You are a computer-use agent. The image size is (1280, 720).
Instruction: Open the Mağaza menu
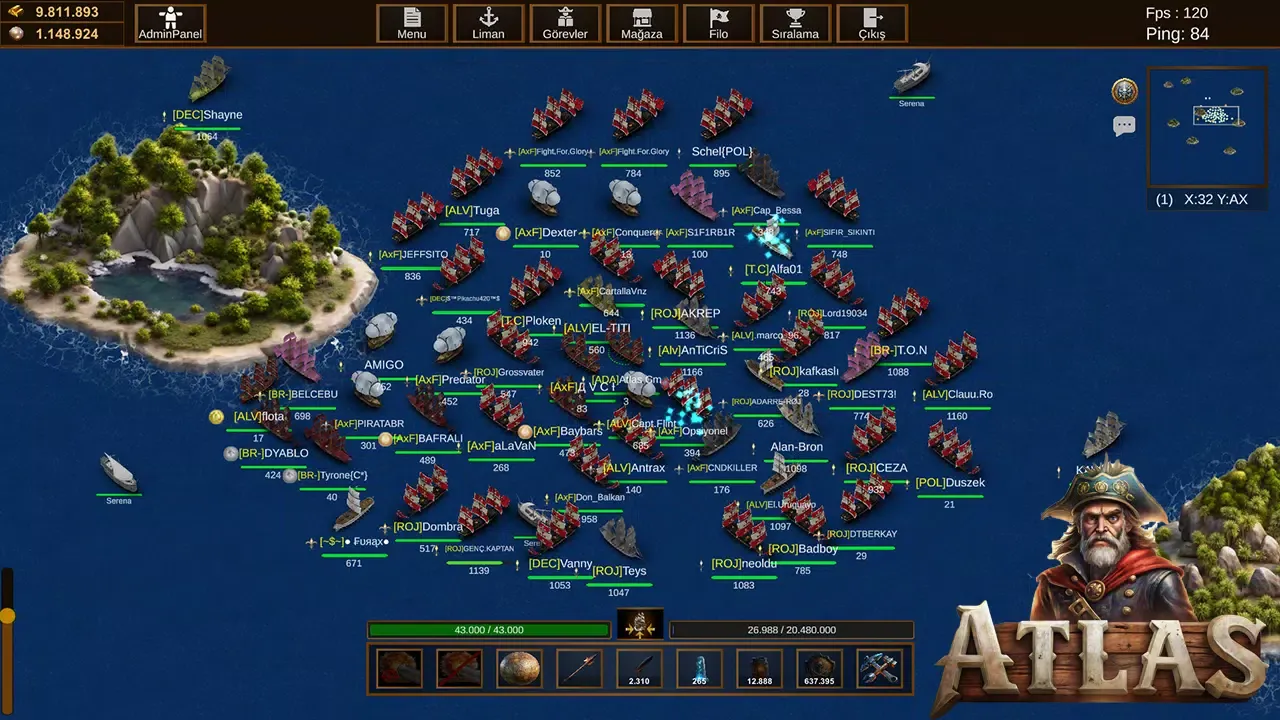(x=641, y=23)
